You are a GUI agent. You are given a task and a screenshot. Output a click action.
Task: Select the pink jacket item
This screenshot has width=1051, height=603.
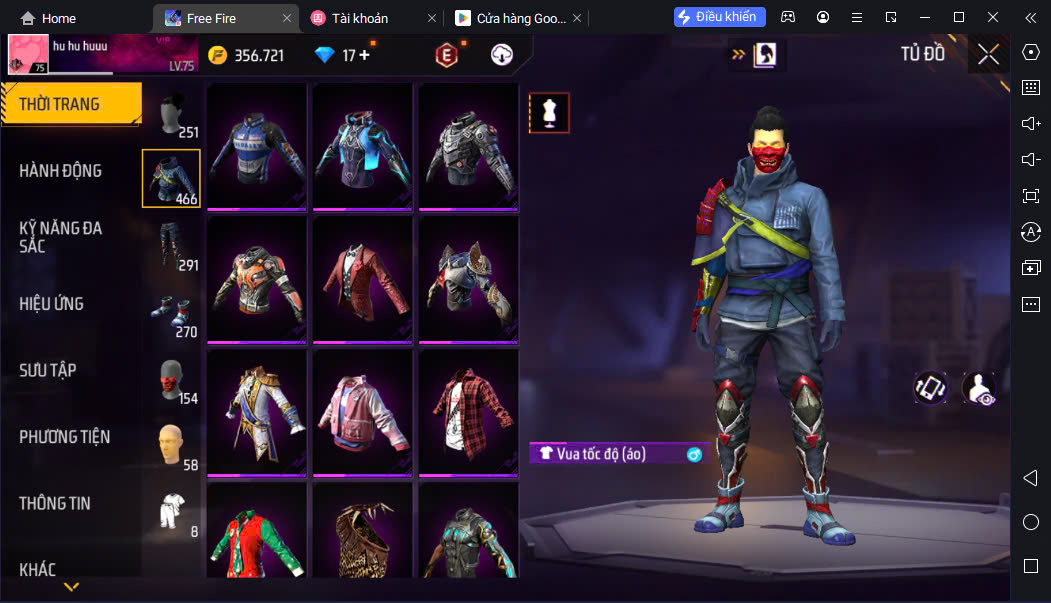pos(361,411)
